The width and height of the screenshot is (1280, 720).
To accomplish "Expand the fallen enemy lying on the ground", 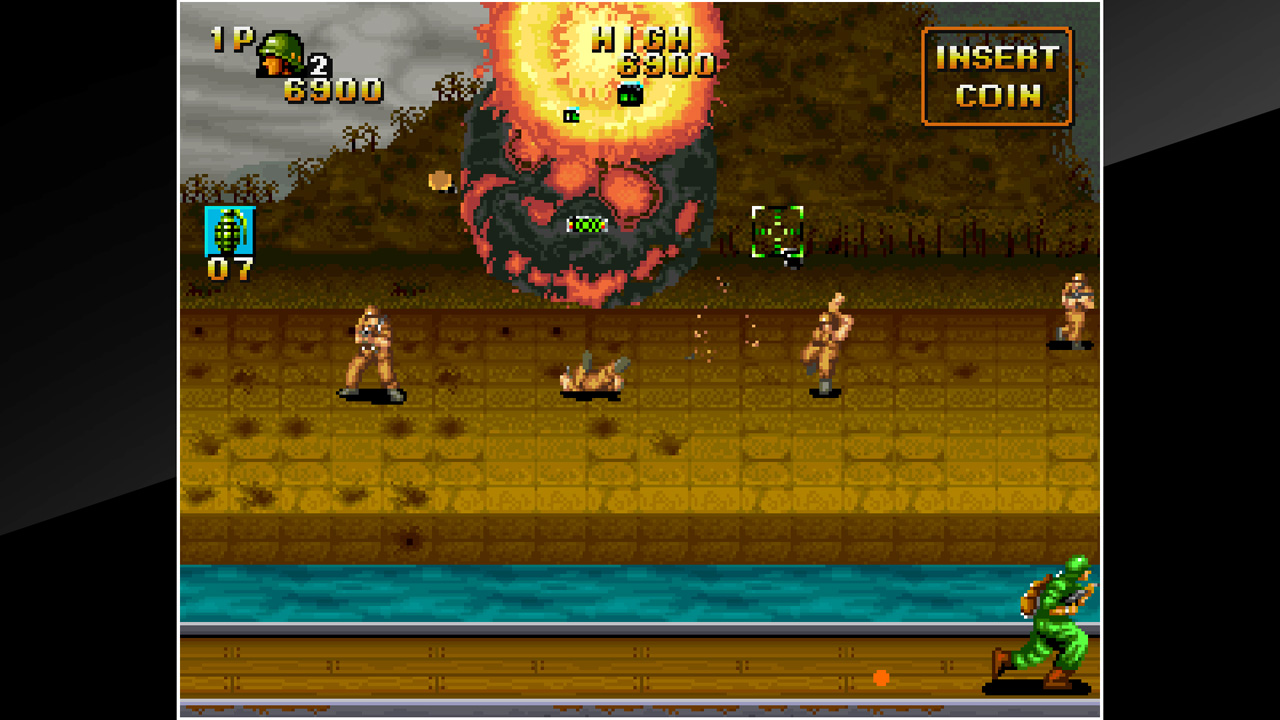I will coord(592,380).
